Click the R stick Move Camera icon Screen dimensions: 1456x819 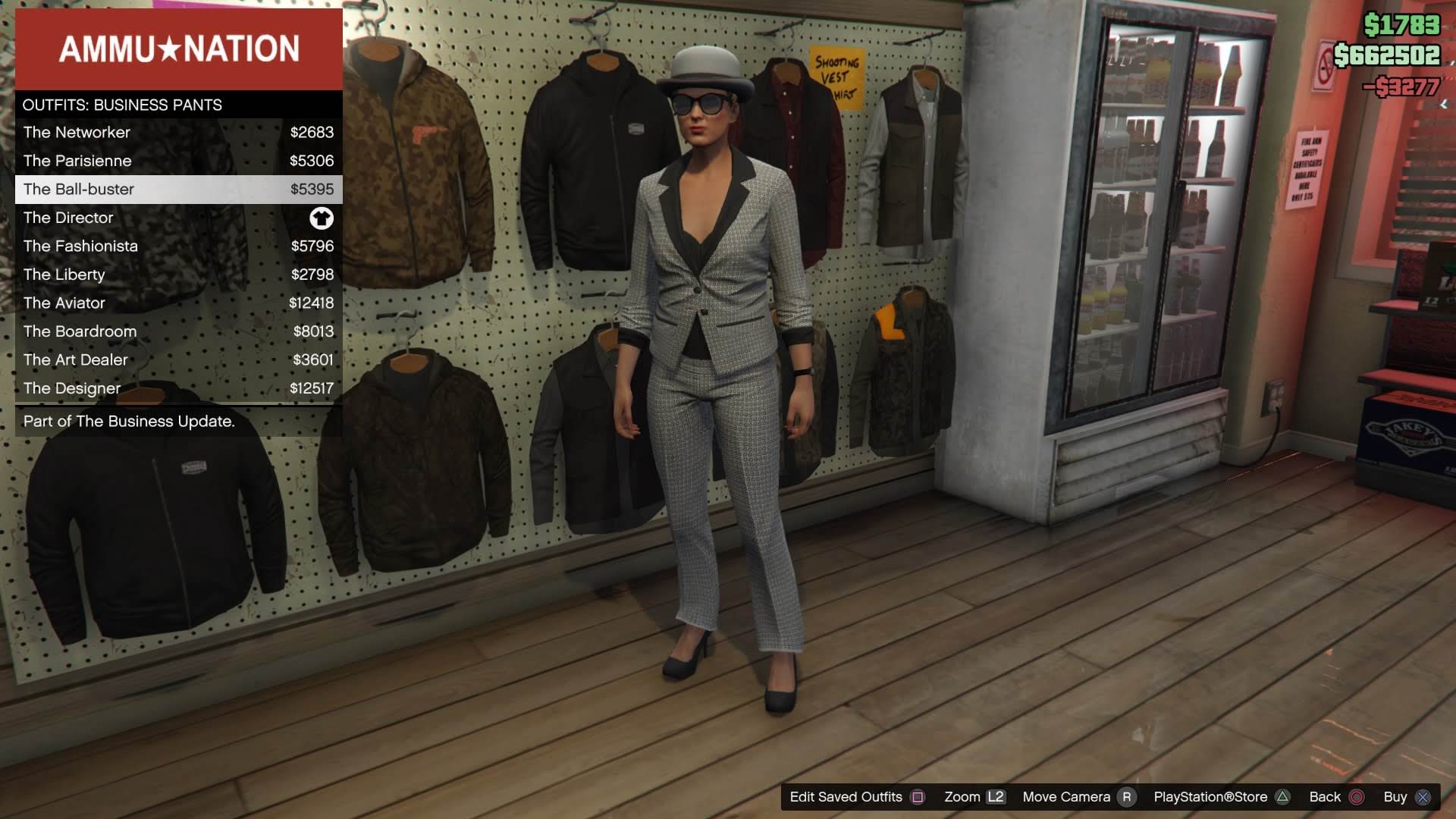1125,796
